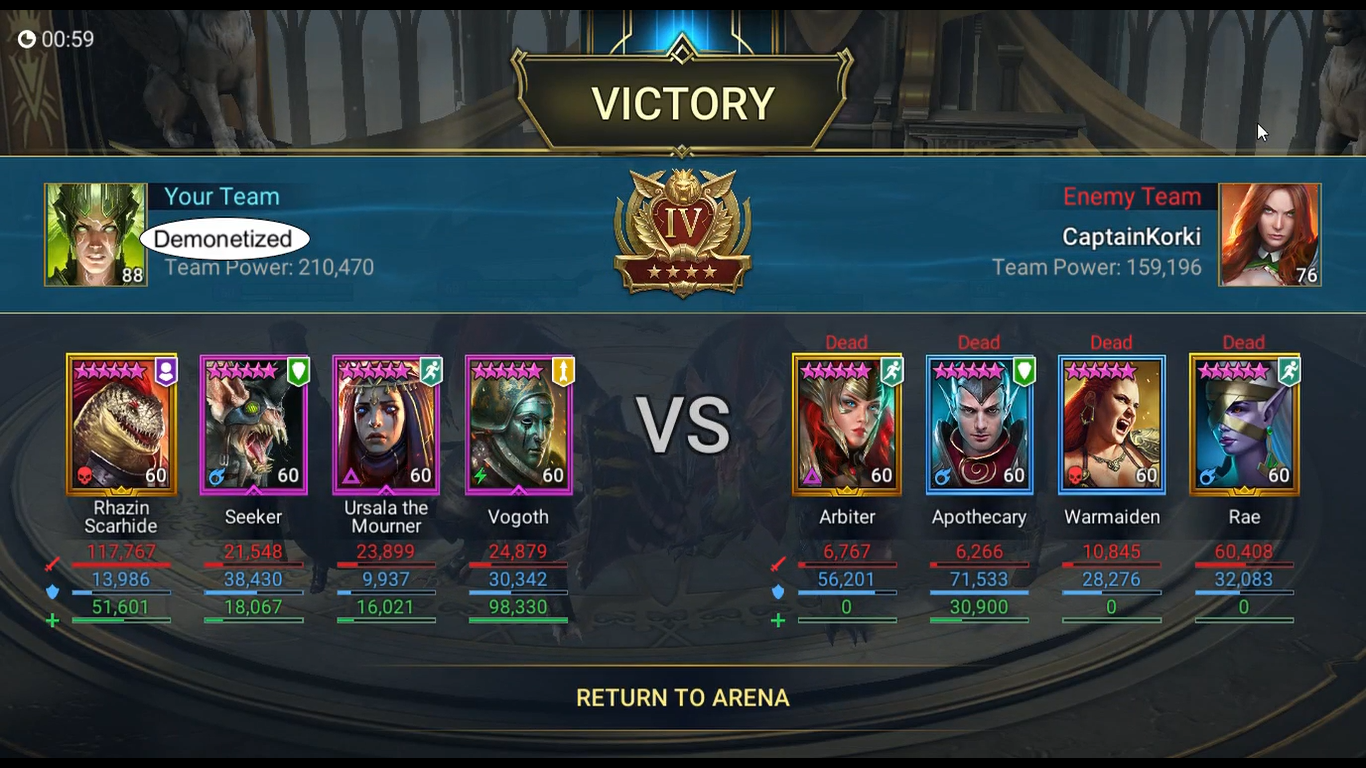Click CaptainKorki's player avatar
1366x768 pixels.
tap(1270, 233)
